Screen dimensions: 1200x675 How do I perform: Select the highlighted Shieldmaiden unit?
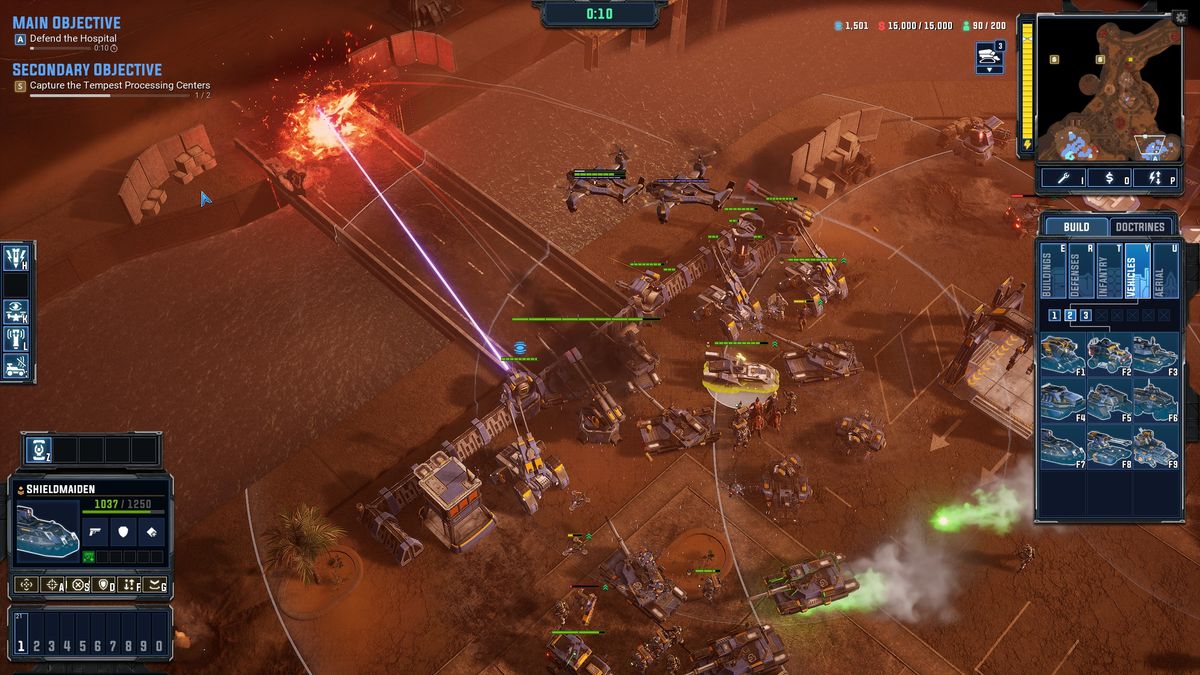740,372
